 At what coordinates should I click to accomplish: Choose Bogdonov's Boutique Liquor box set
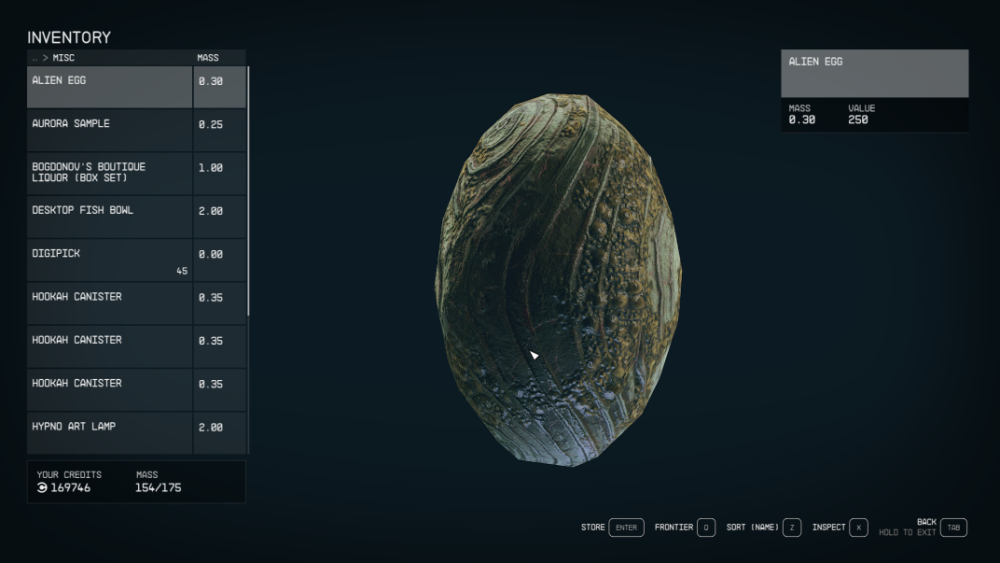110,173
